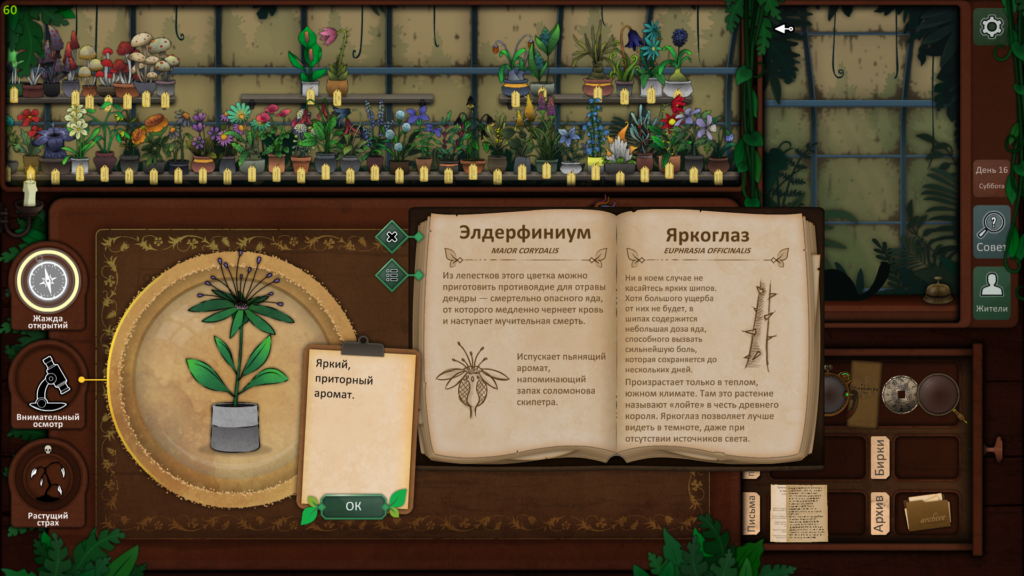Screen dimensions: 1024x576
Task: Open the Архив drawer tab
Action: click(x=879, y=513)
